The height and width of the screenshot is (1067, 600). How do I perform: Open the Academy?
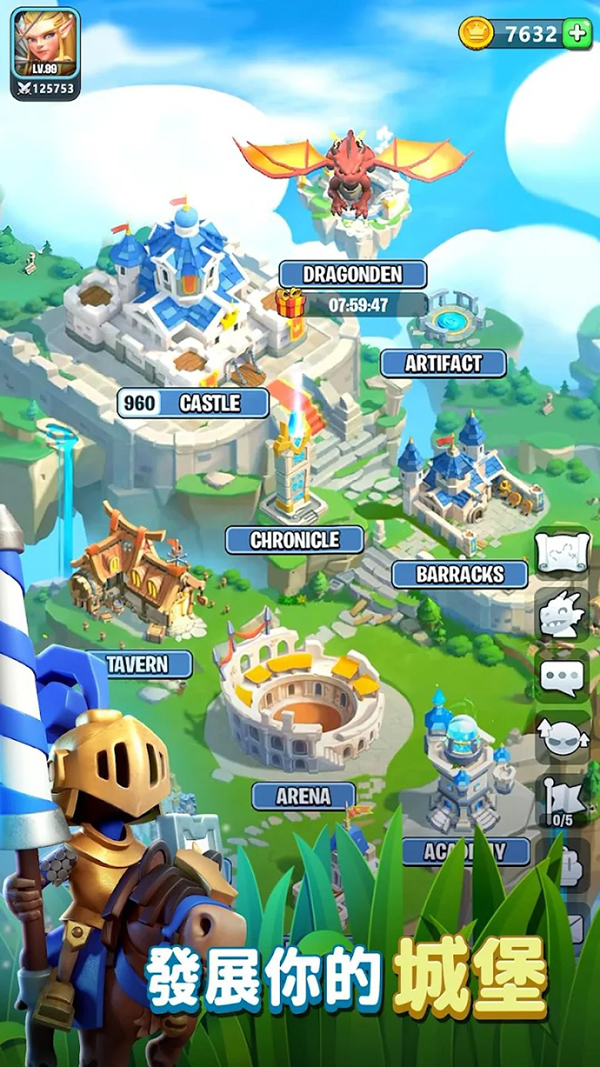pyautogui.click(x=465, y=851)
